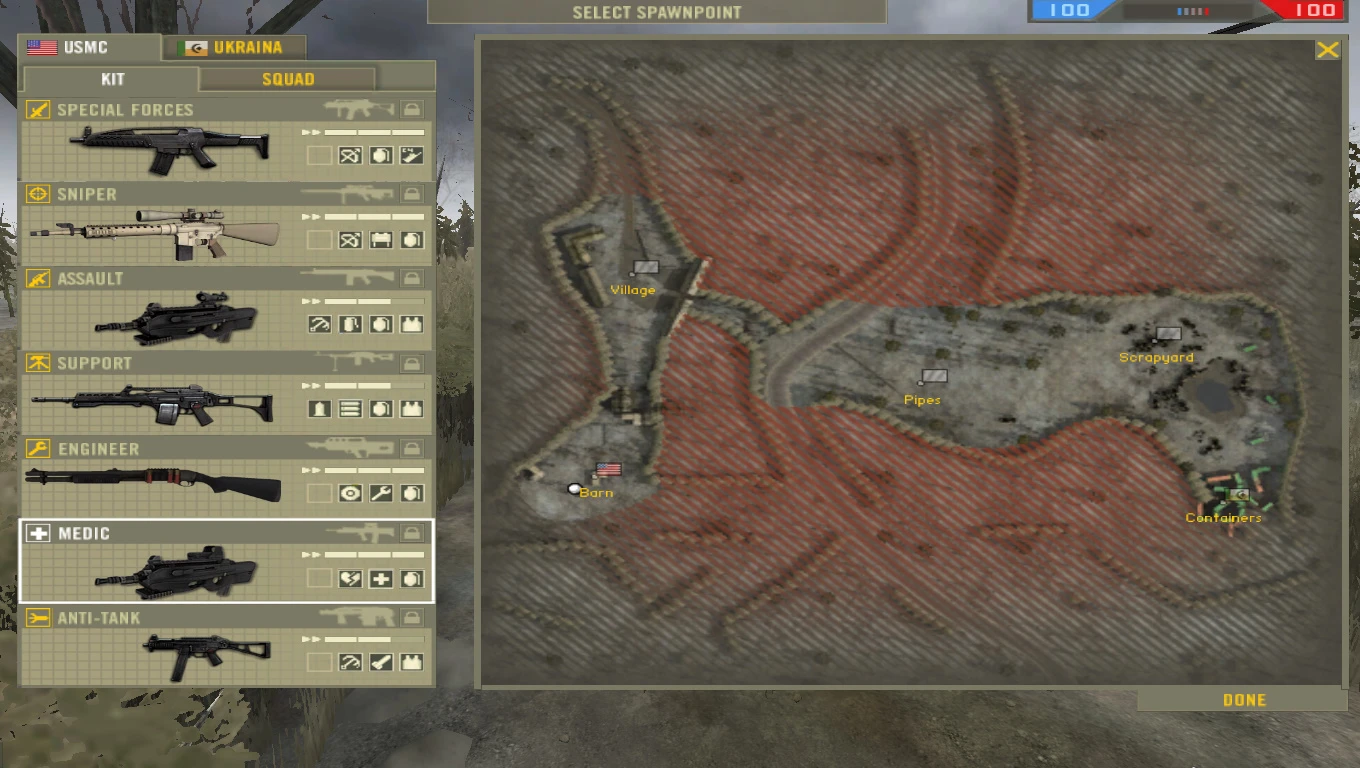Screen dimensions: 1360x768
Task: Click the defibrillator paddles icon in the Medic kit
Action: coord(351,578)
